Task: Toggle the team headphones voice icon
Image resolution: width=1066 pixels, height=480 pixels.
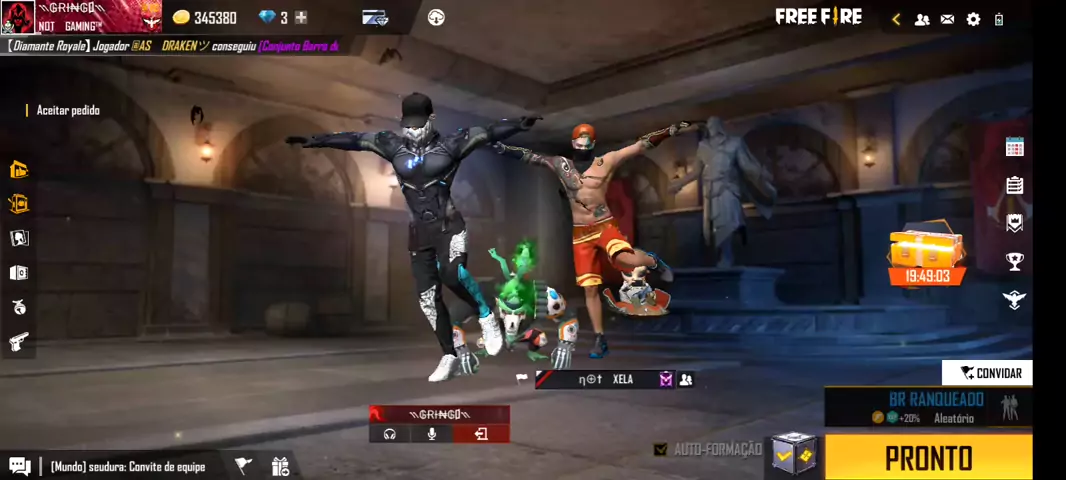Action: pyautogui.click(x=390, y=434)
